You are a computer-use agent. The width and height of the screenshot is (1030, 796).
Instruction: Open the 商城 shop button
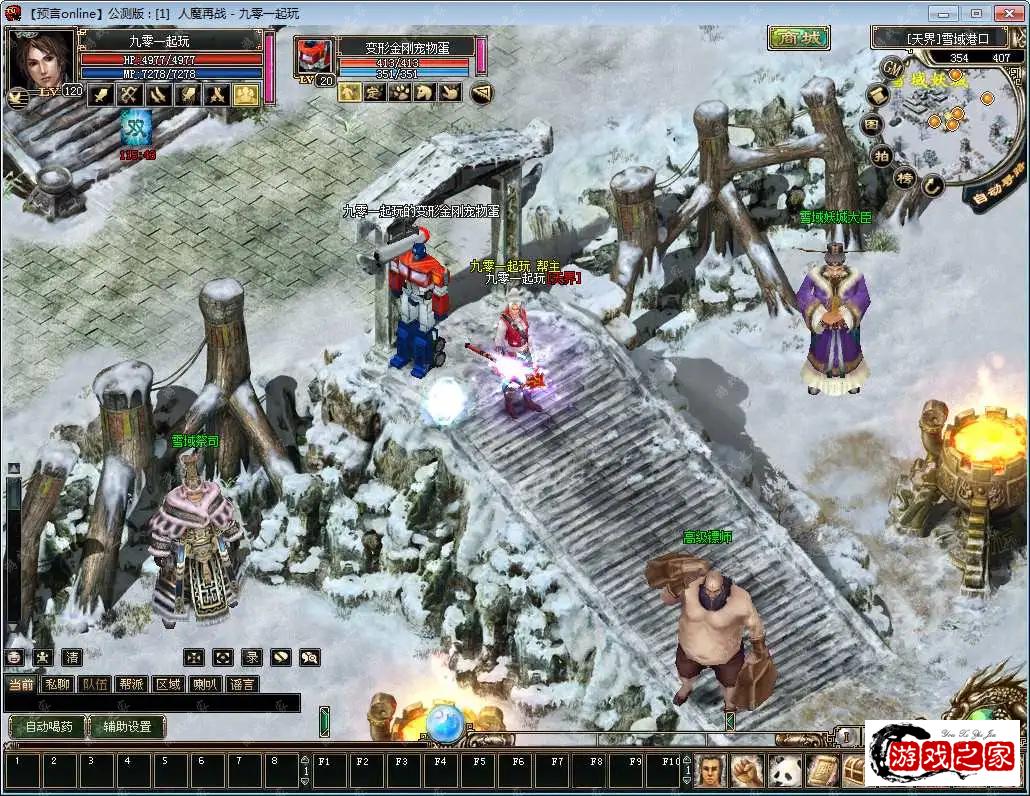pos(799,38)
